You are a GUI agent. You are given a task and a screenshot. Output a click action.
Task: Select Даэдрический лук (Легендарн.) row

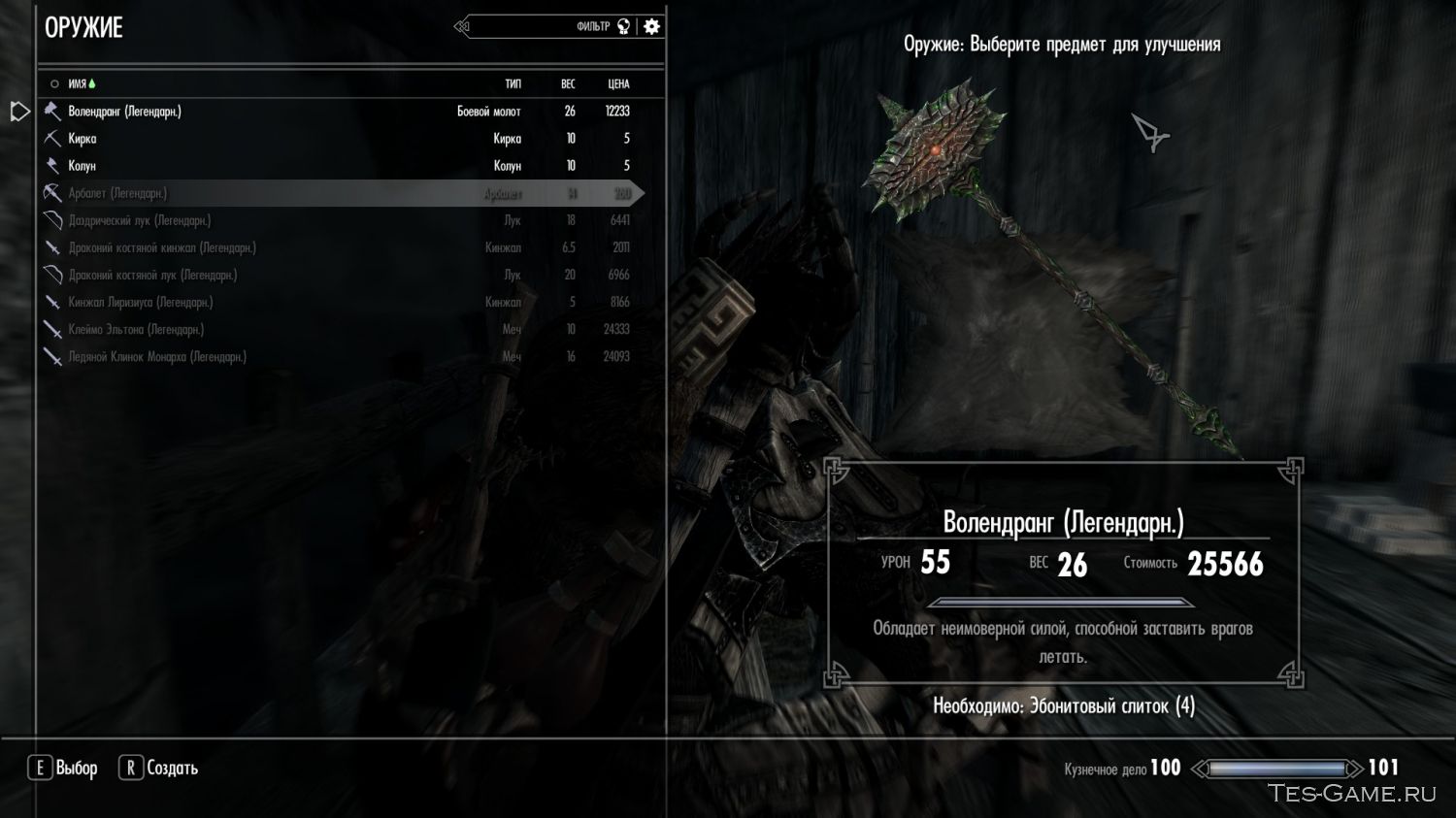click(x=139, y=220)
